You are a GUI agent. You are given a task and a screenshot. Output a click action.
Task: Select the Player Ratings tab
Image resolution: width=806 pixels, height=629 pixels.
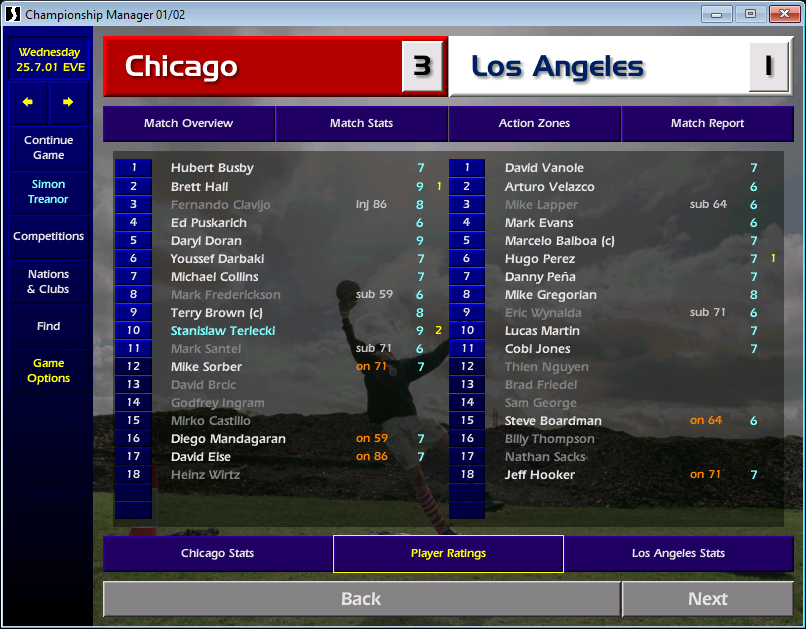pyautogui.click(x=448, y=553)
